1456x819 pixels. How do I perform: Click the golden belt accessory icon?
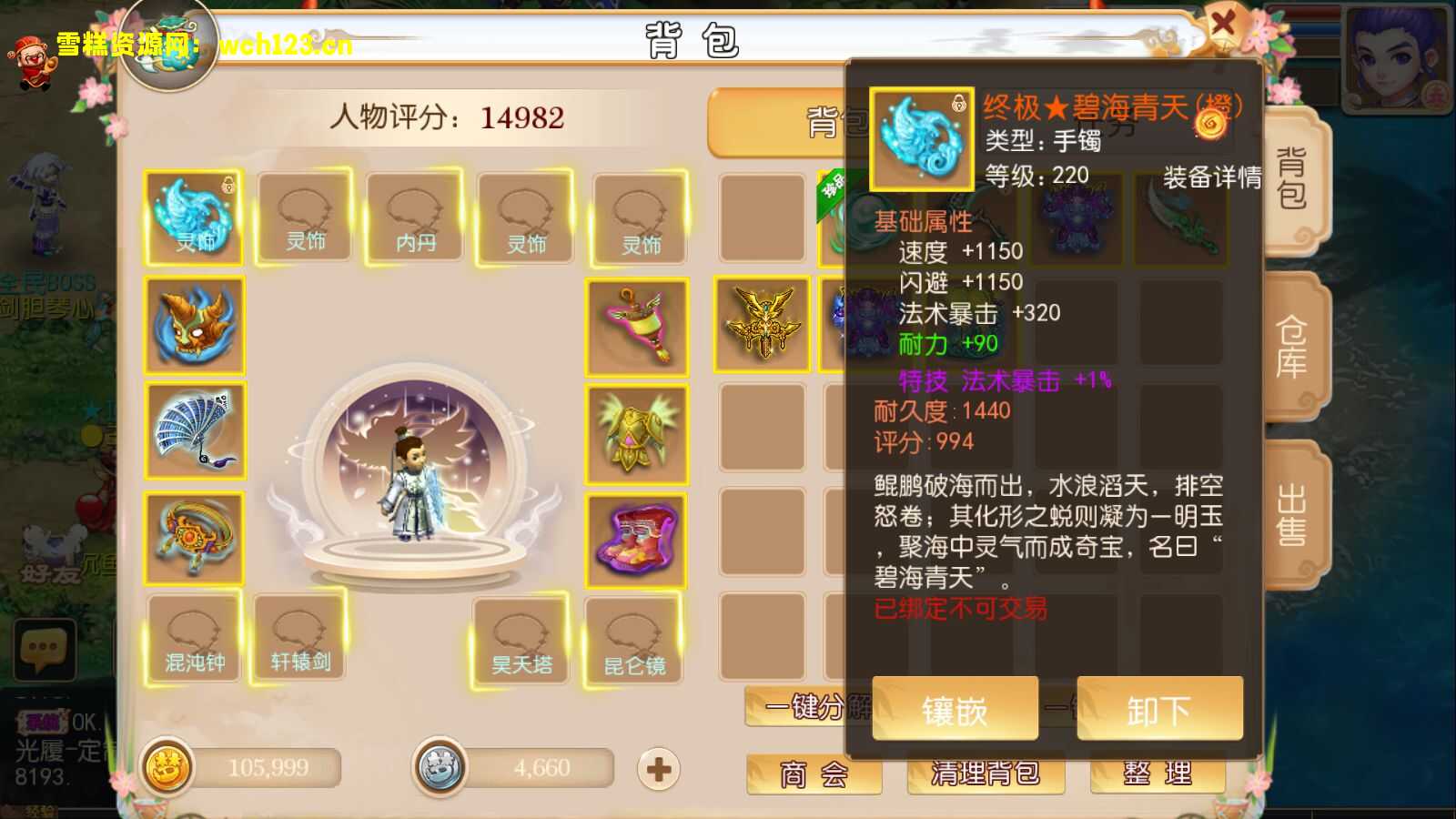click(193, 537)
